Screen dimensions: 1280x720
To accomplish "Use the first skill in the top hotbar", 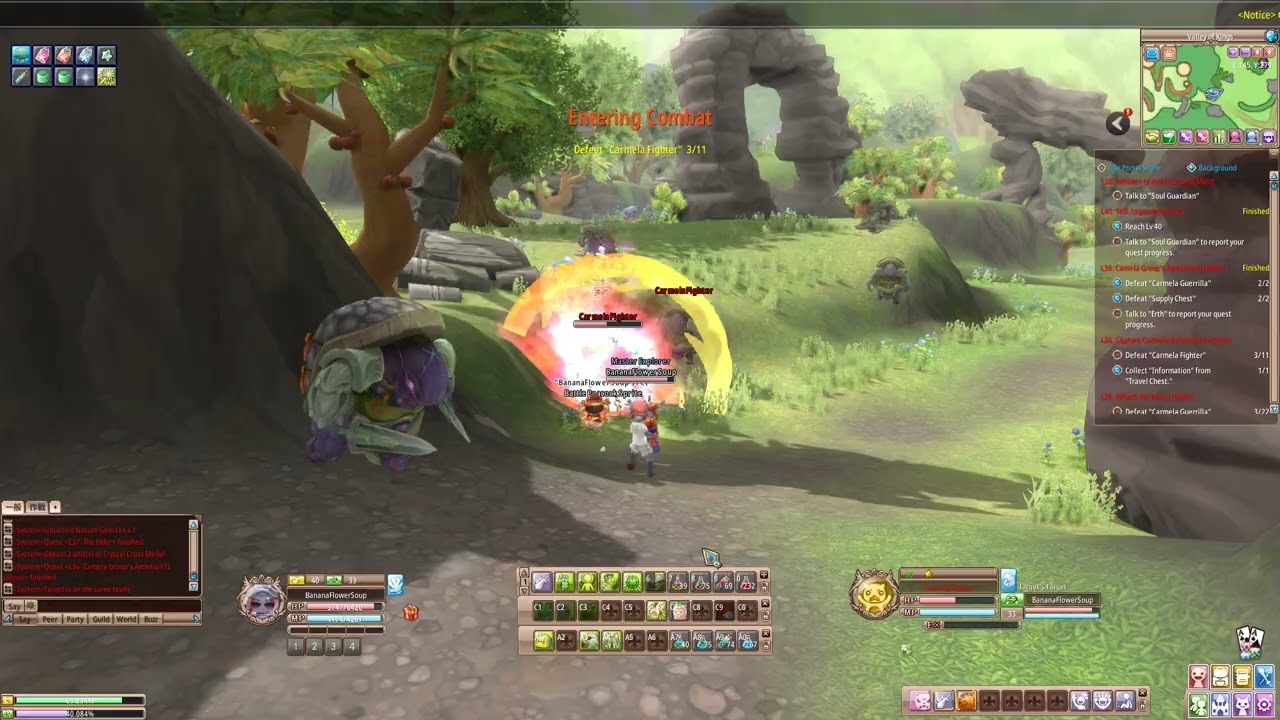I will pyautogui.click(x=542, y=581).
